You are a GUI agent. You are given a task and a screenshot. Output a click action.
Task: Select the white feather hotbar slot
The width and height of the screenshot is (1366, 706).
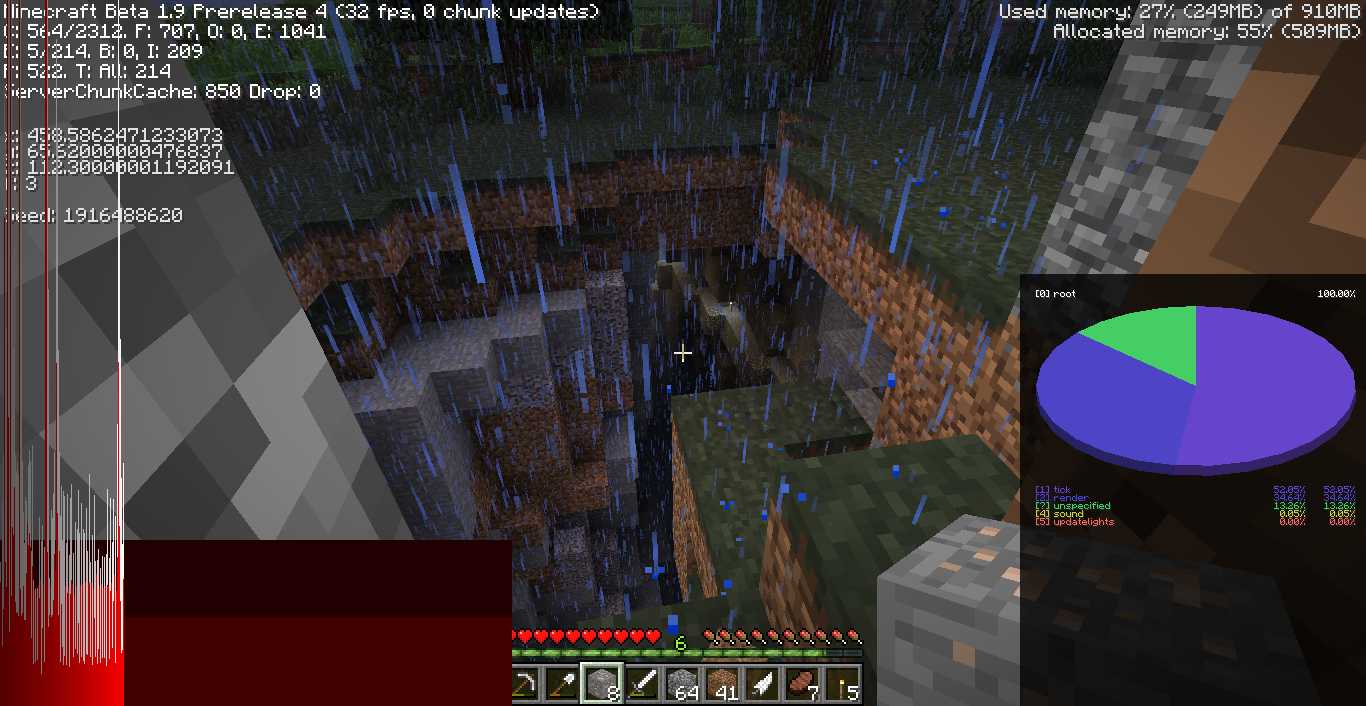[762, 684]
